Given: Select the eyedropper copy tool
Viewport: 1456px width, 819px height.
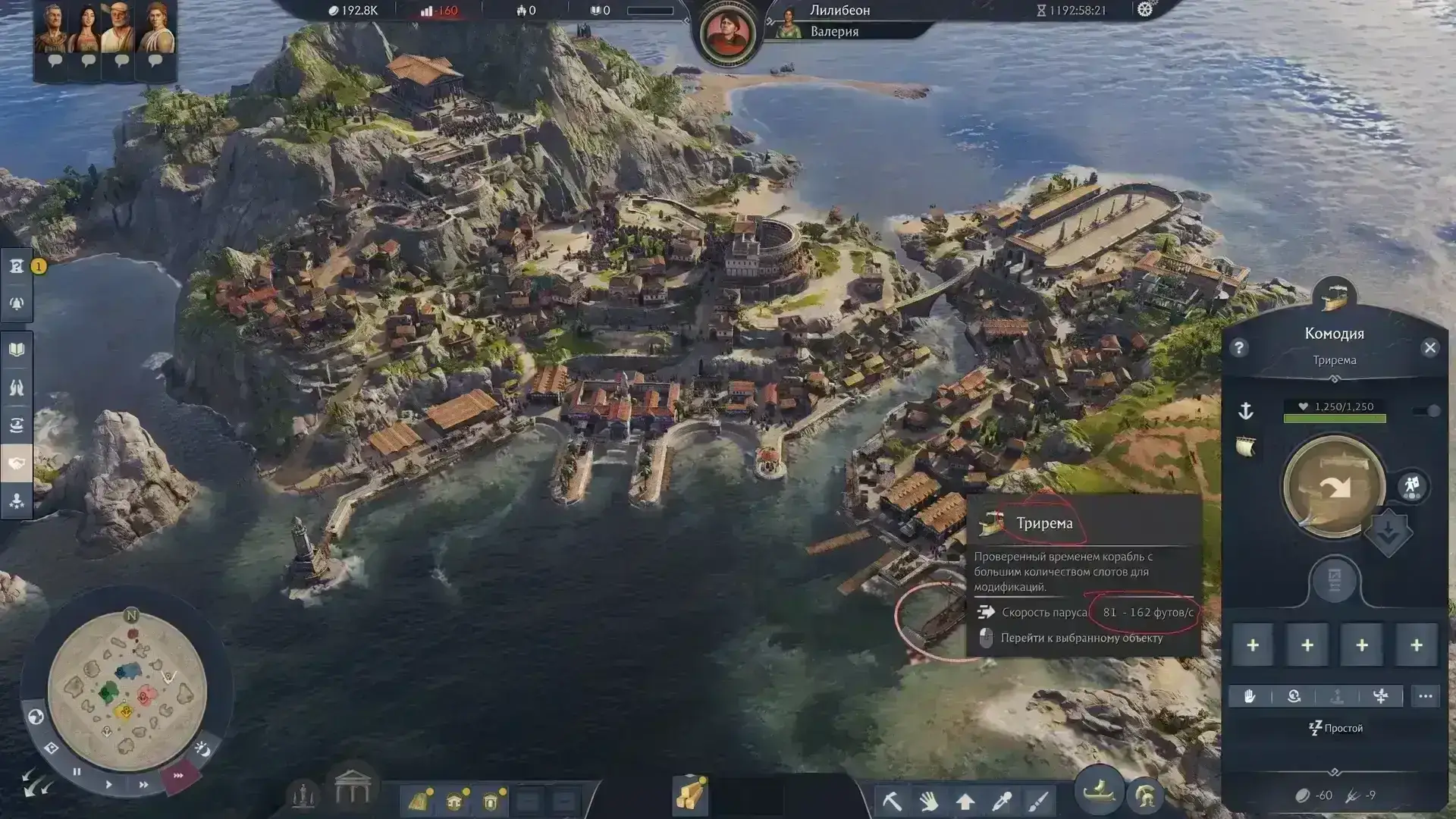Looking at the screenshot, I should click(1002, 800).
